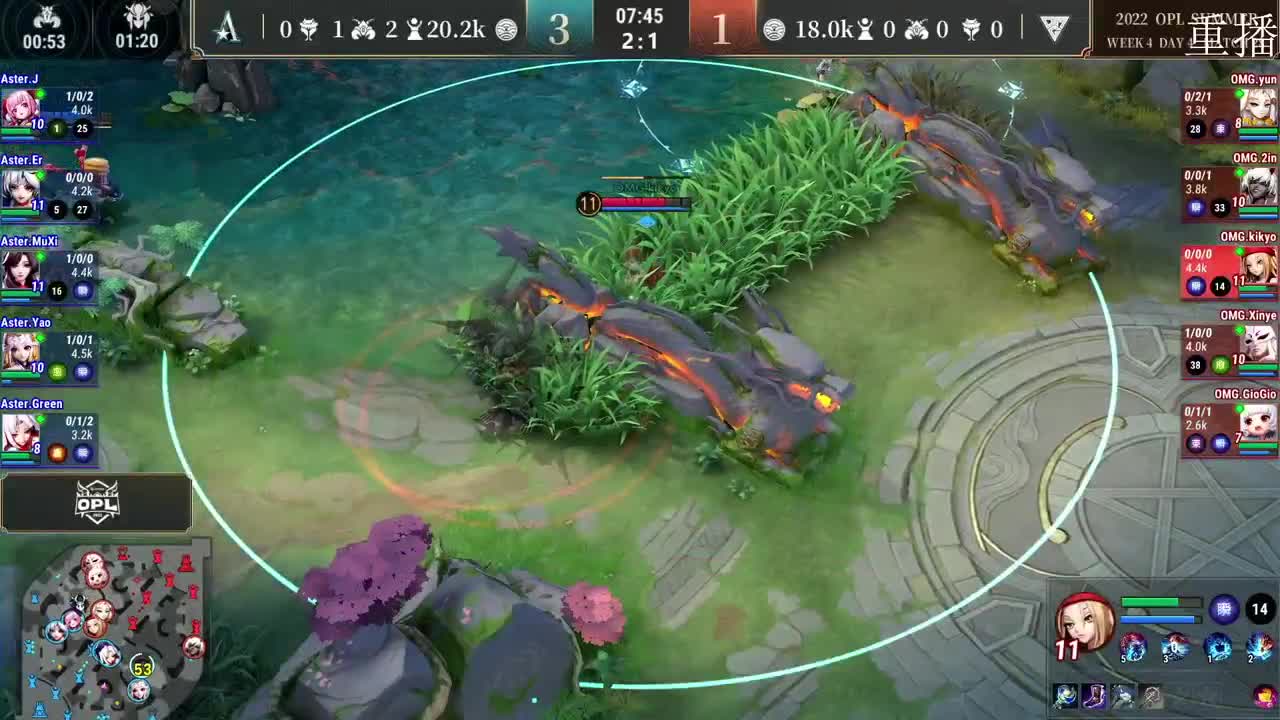Click the first ability icon showing cooldown 5

(x=1134, y=648)
